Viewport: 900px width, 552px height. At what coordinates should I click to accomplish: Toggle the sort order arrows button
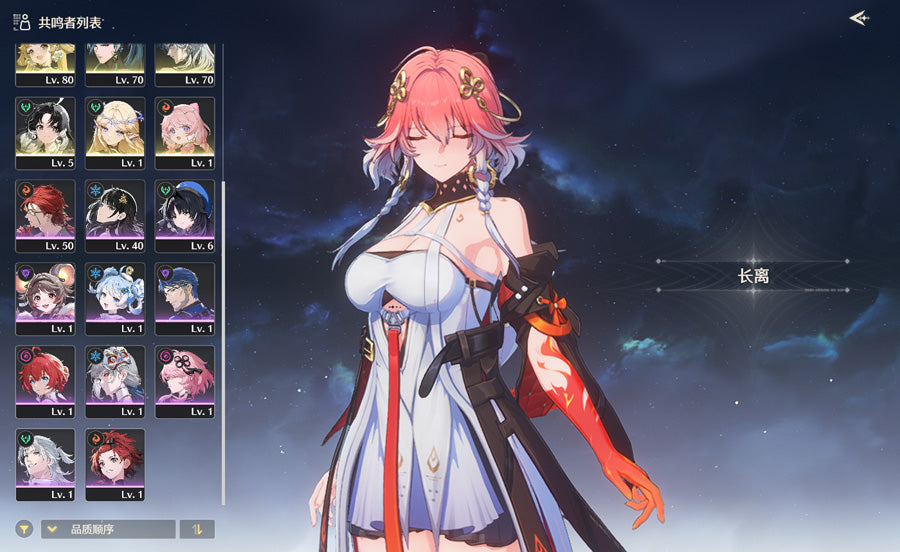tap(197, 529)
